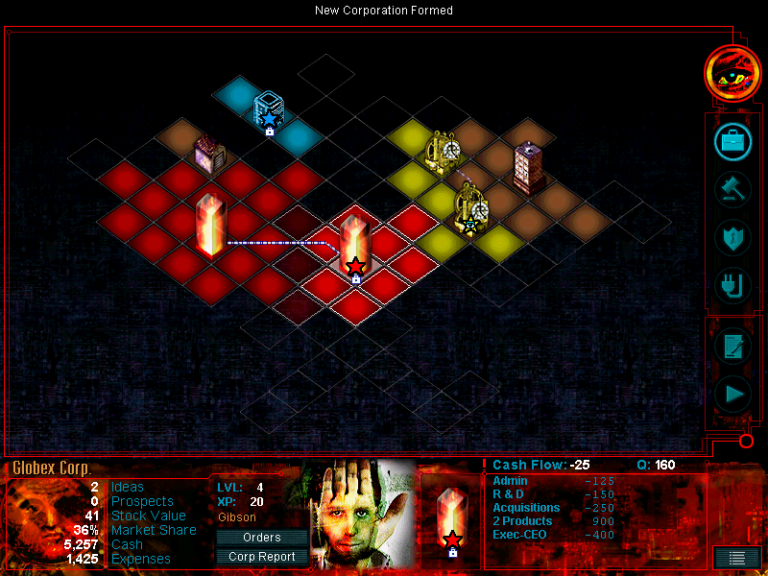
Task: Select the blue-star cube building on cyan tiles
Action: [x=268, y=112]
